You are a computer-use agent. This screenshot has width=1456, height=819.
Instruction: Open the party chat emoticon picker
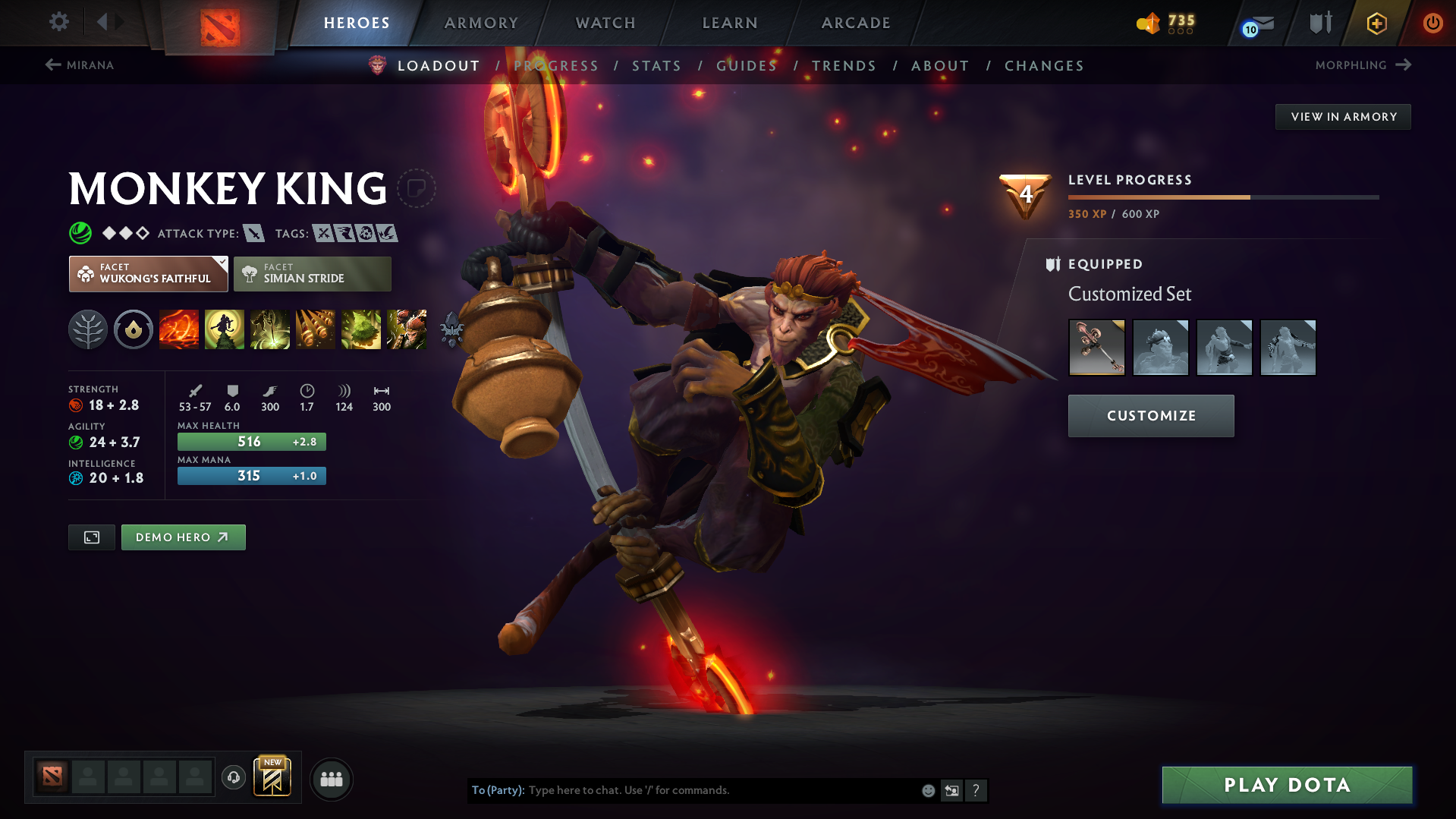[x=927, y=790]
